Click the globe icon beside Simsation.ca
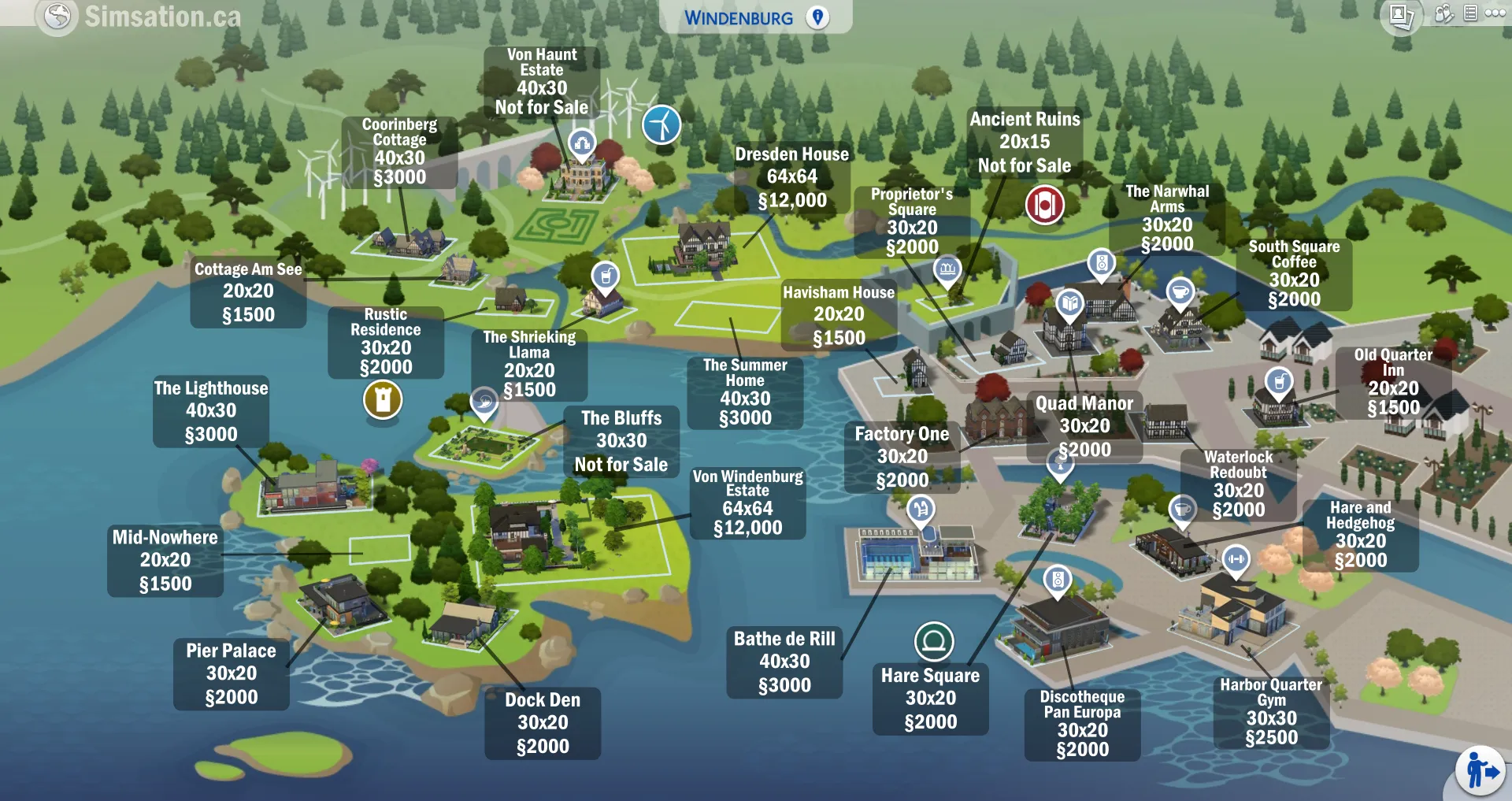 coord(57,16)
